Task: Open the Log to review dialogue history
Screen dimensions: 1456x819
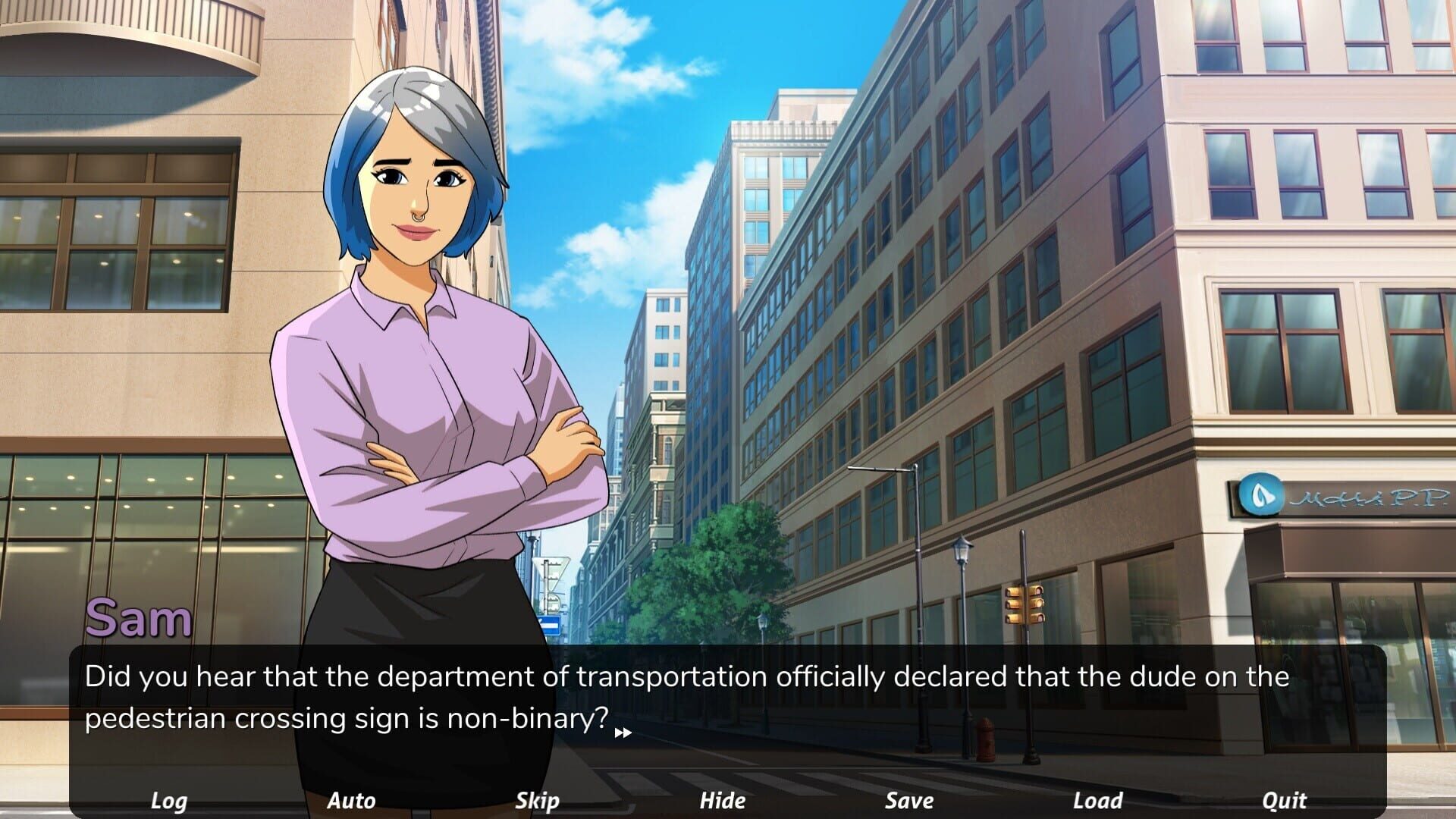Action: pos(170,800)
